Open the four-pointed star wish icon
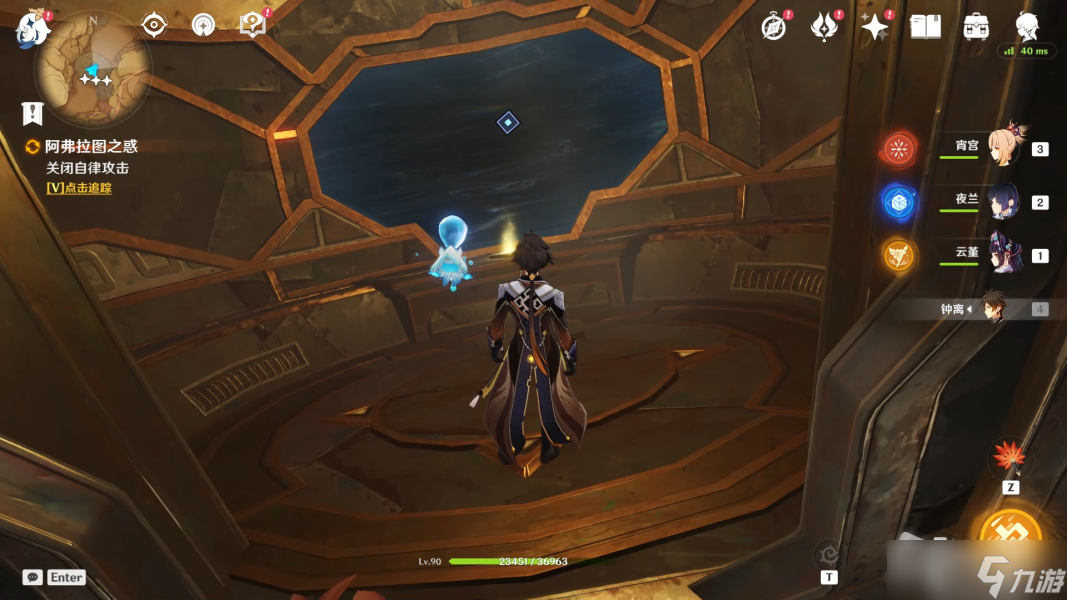The height and width of the screenshot is (600, 1067). point(875,27)
